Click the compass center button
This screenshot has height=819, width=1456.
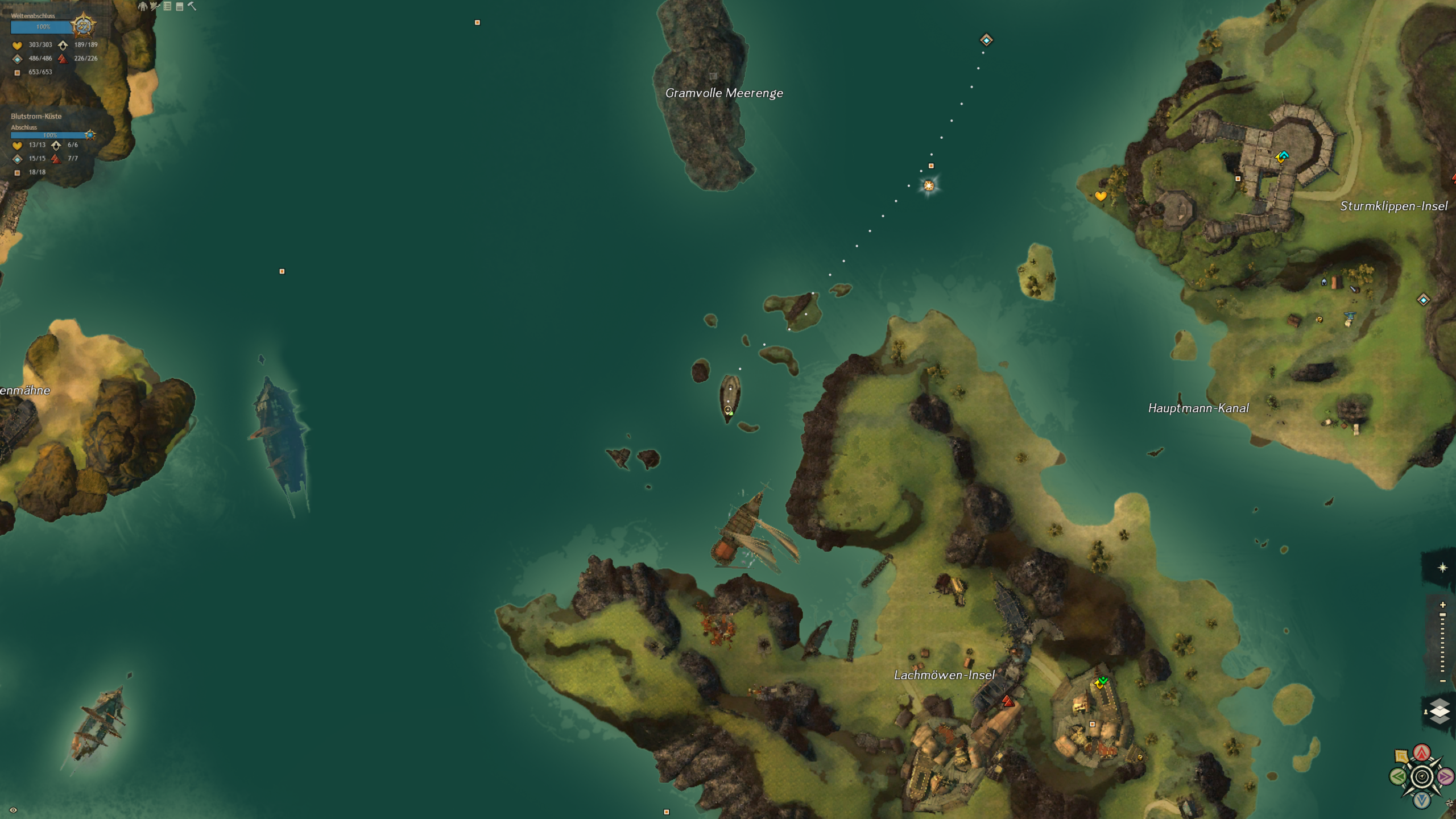pos(1422,776)
